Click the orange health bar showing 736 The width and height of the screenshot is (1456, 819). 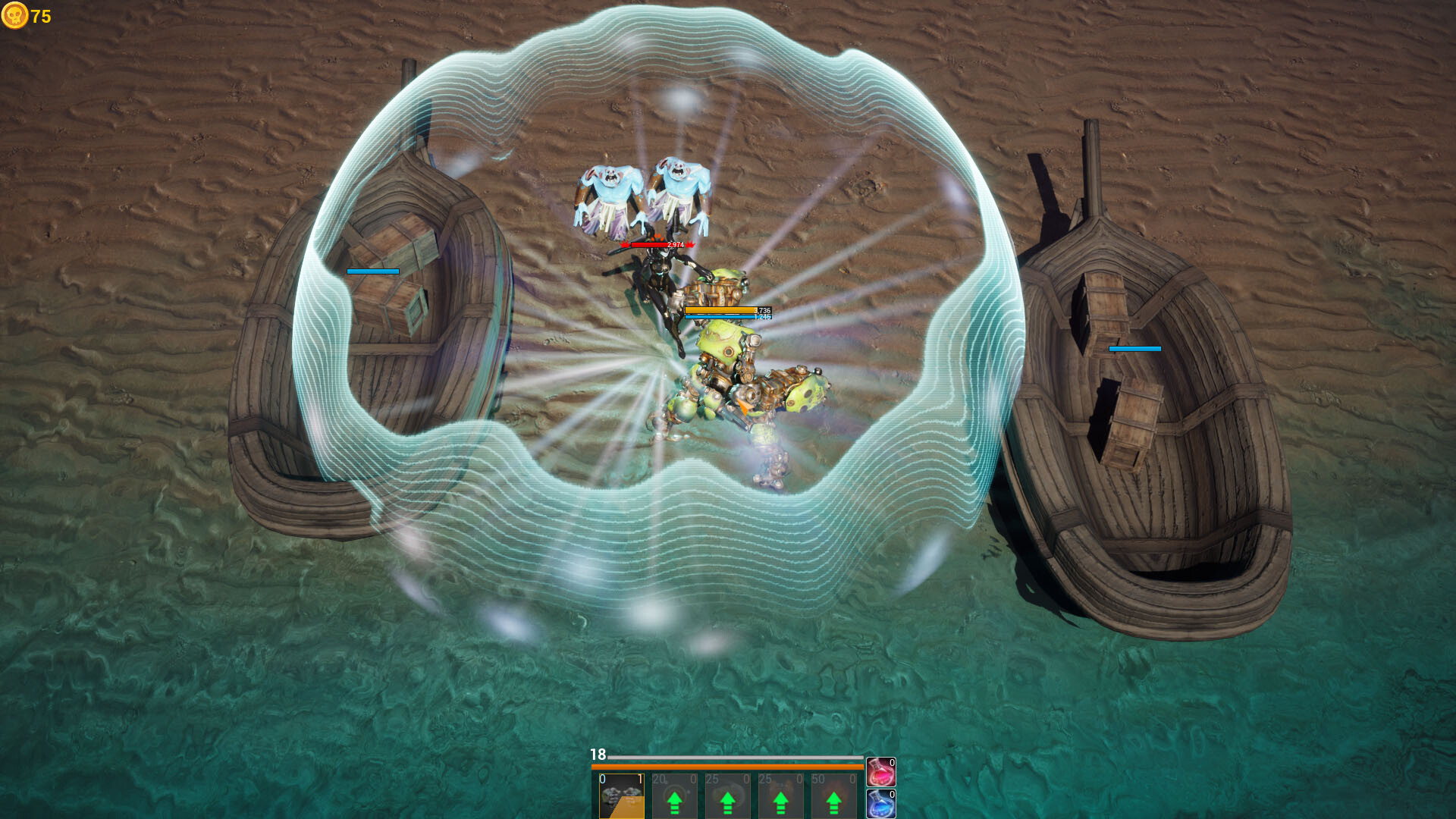719,310
